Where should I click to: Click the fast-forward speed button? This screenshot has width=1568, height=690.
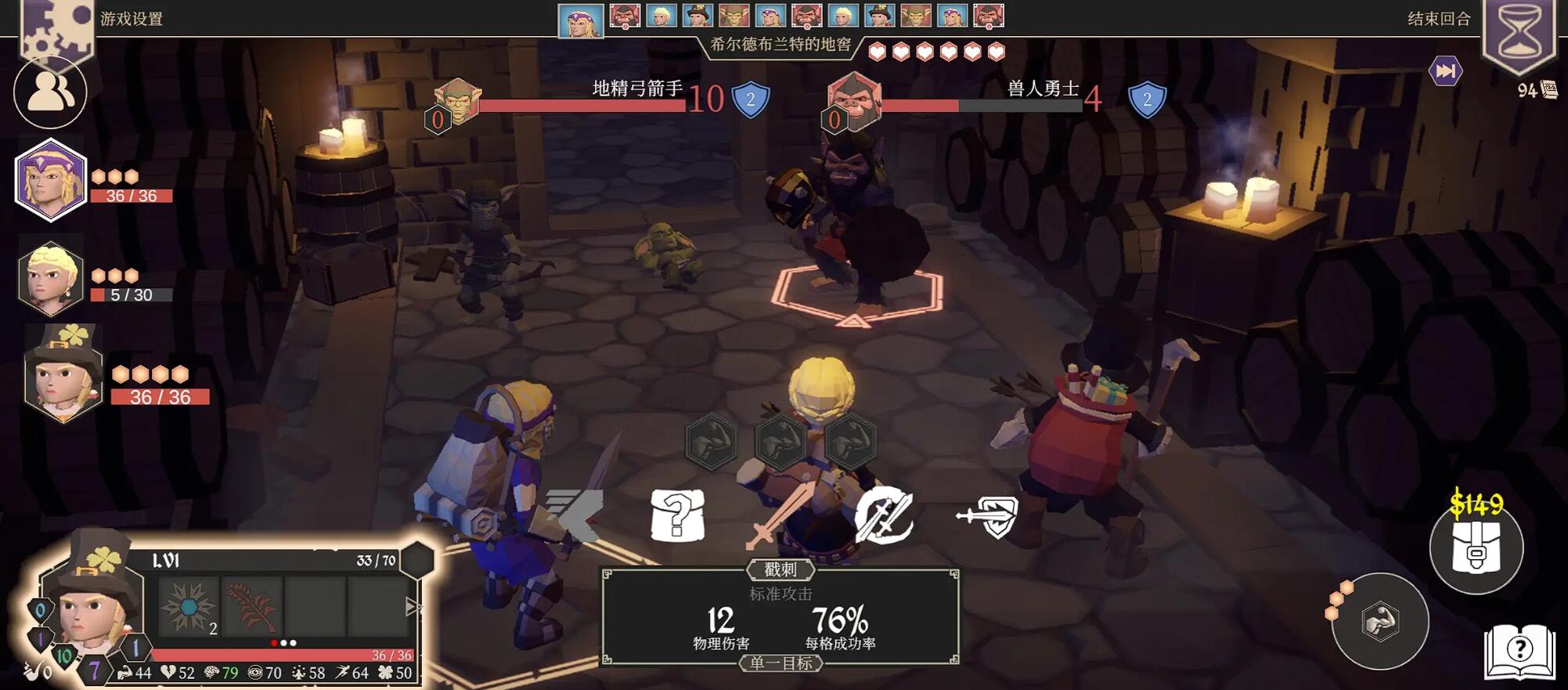1445,71
